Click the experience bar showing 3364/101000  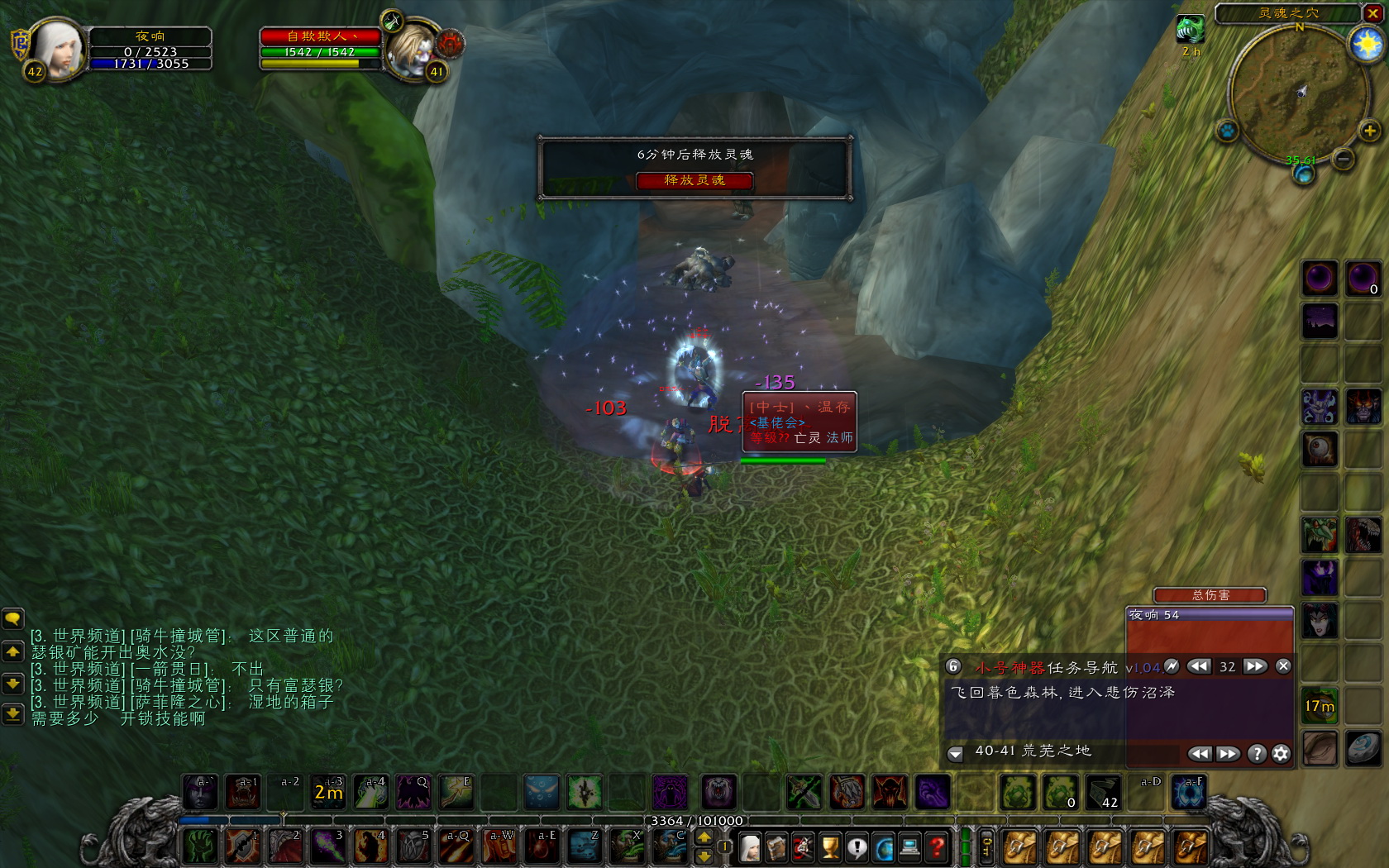pos(697,821)
